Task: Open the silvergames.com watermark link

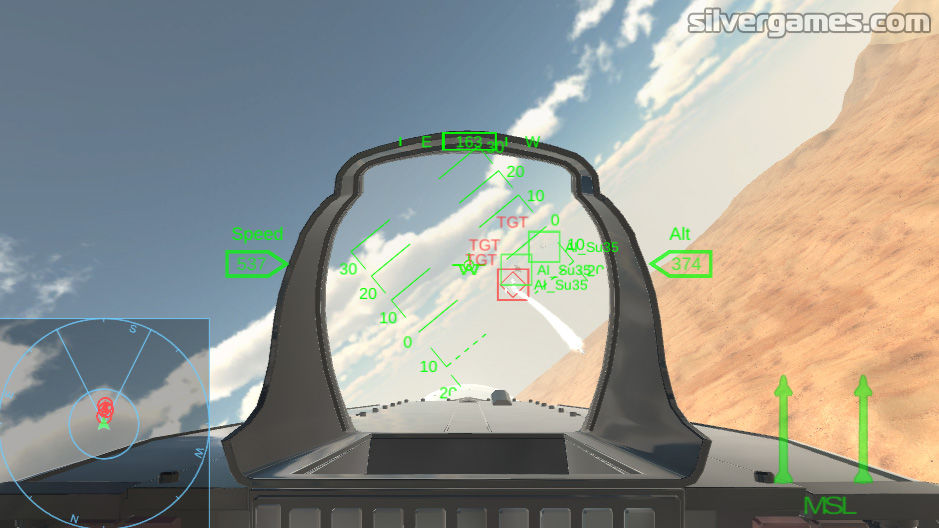Action: click(x=809, y=21)
